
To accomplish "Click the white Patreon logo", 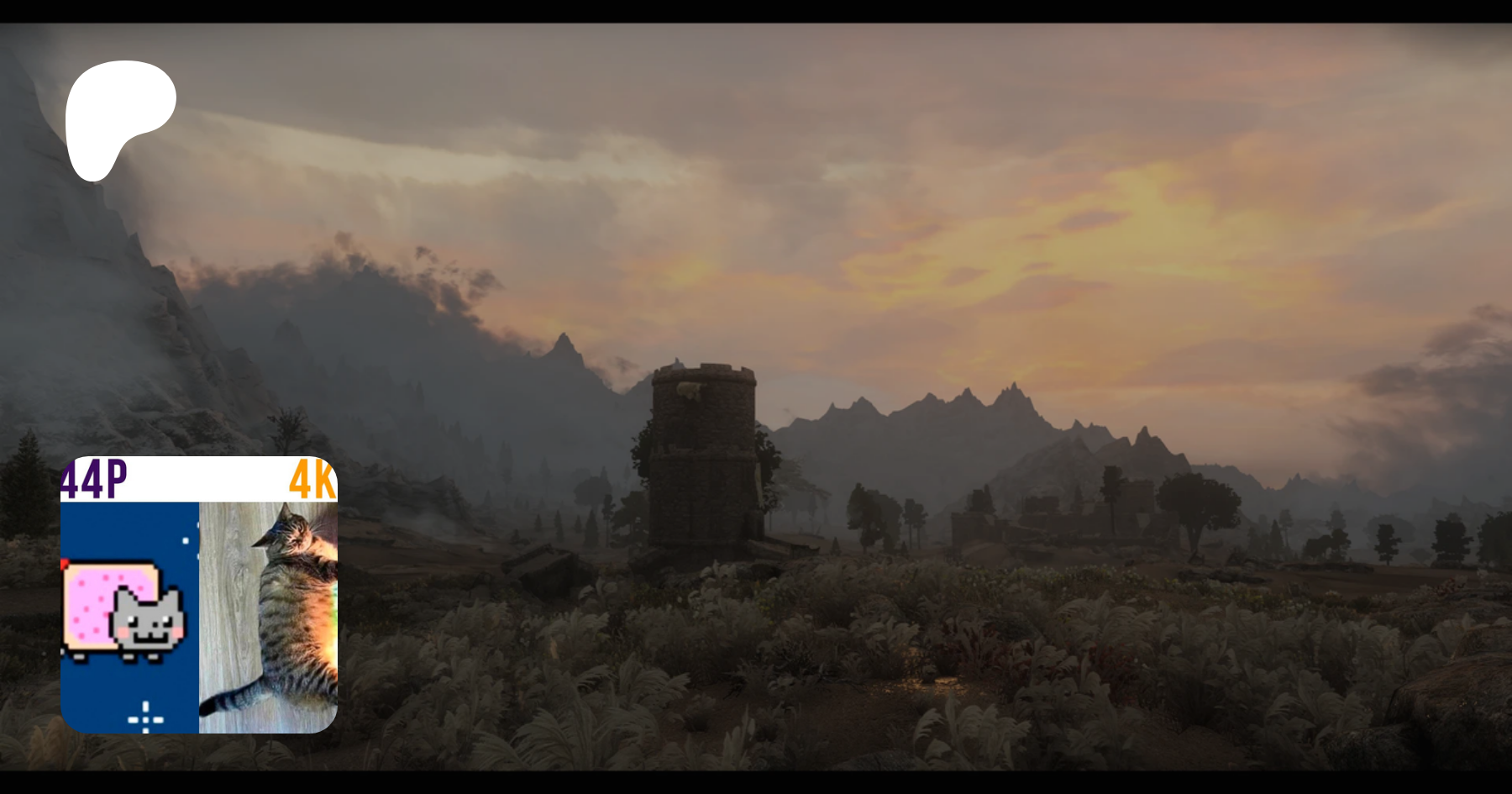I will (118, 118).
